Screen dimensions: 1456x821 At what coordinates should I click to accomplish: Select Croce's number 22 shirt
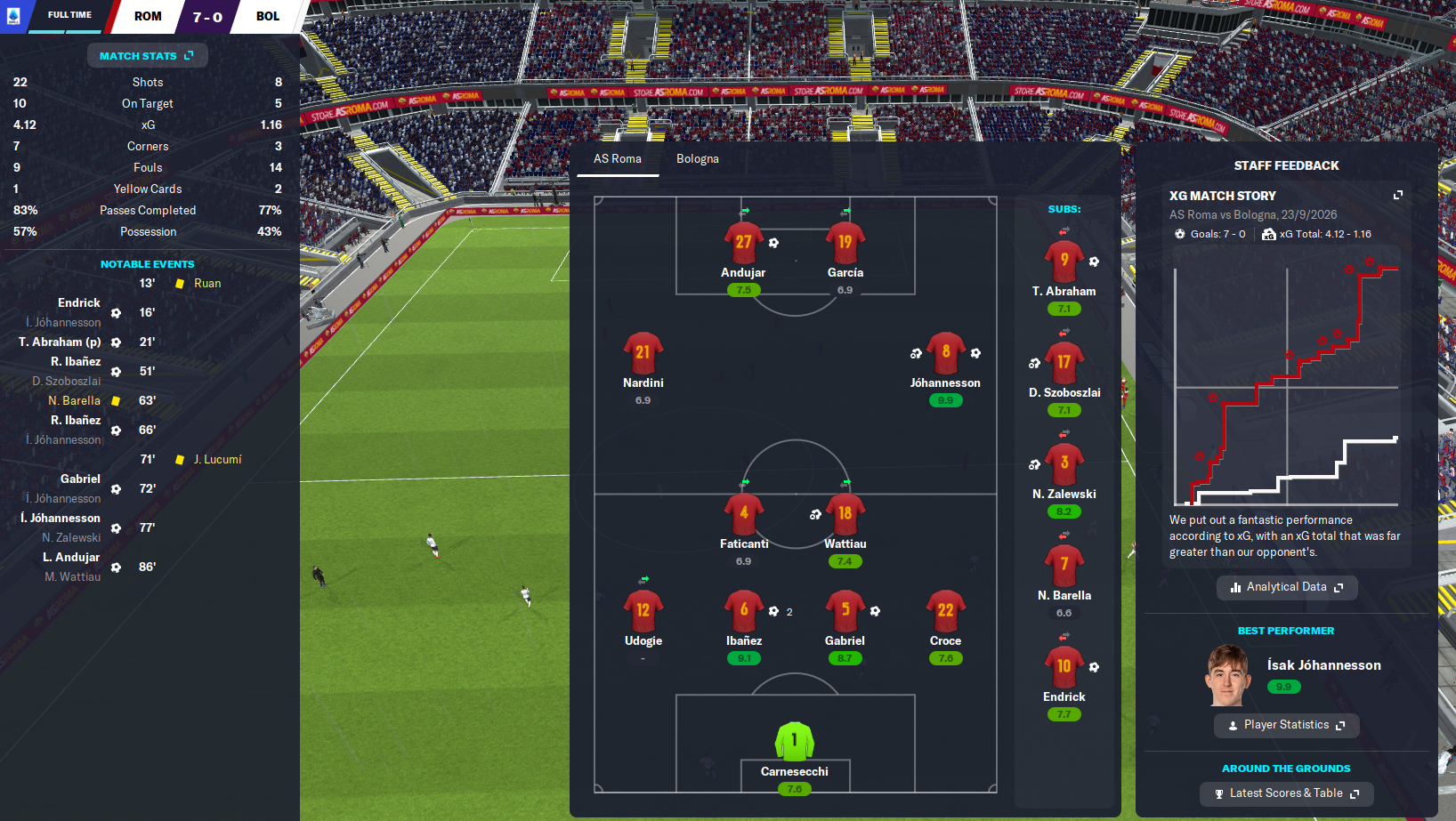(945, 611)
